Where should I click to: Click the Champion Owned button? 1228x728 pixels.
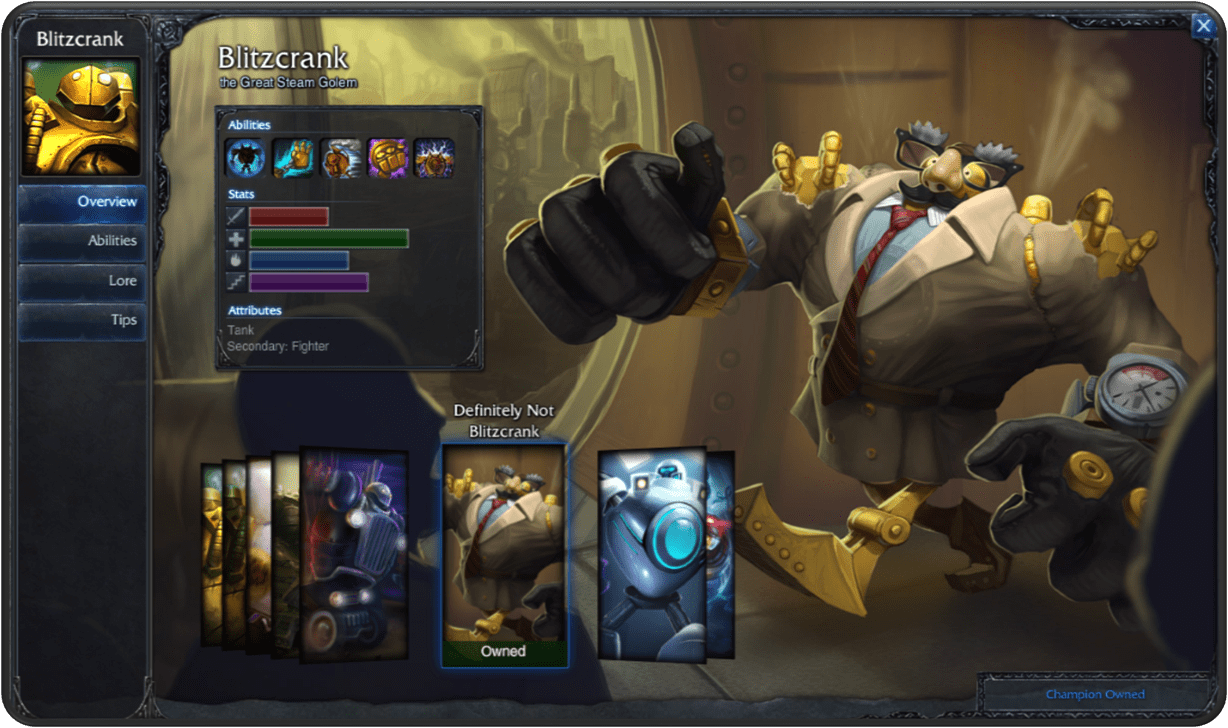point(1095,694)
